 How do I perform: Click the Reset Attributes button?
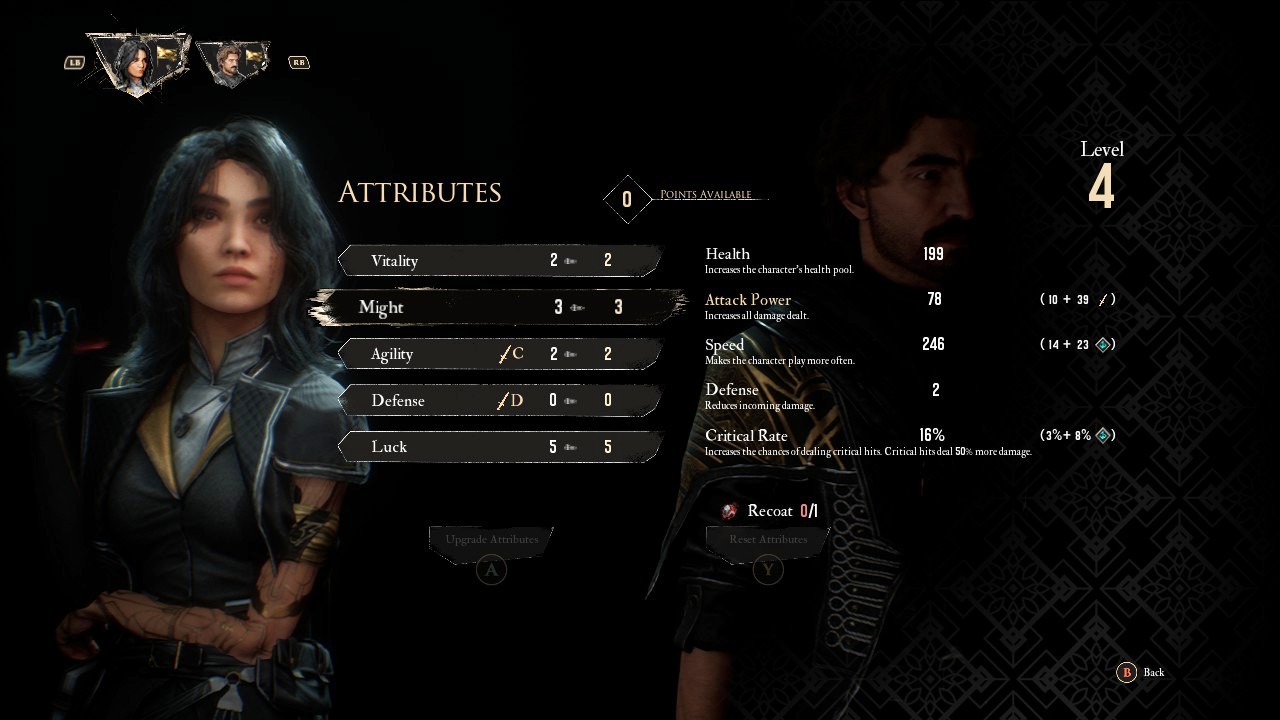pyautogui.click(x=768, y=540)
